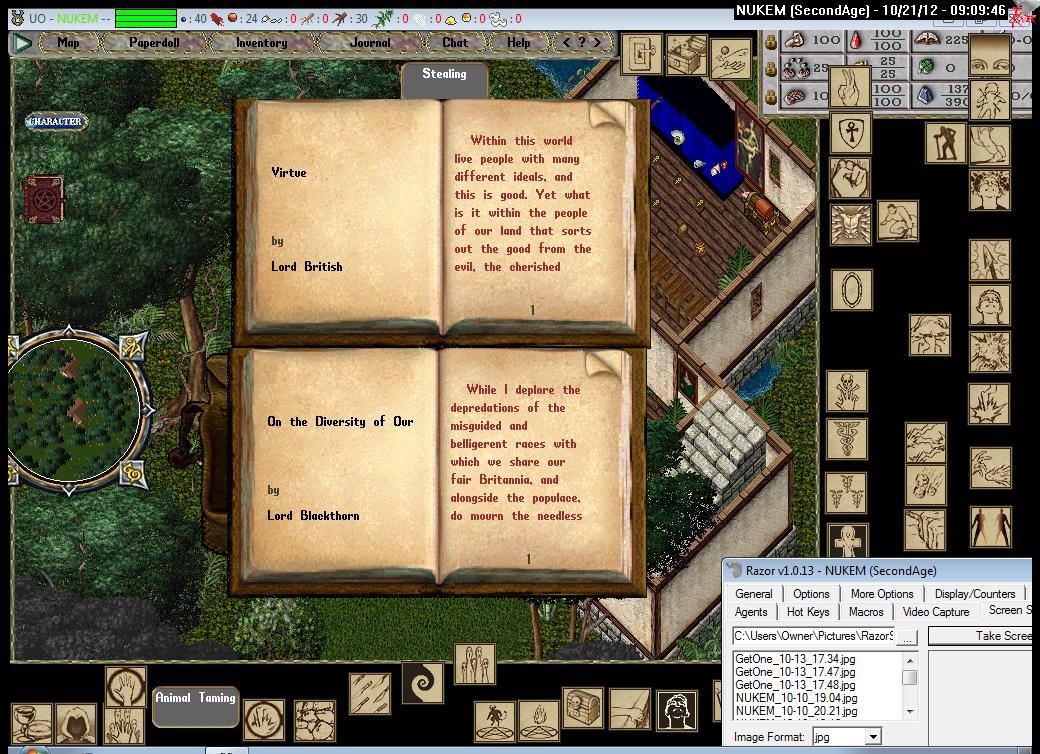
Task: Open the Journal
Action: [370, 43]
